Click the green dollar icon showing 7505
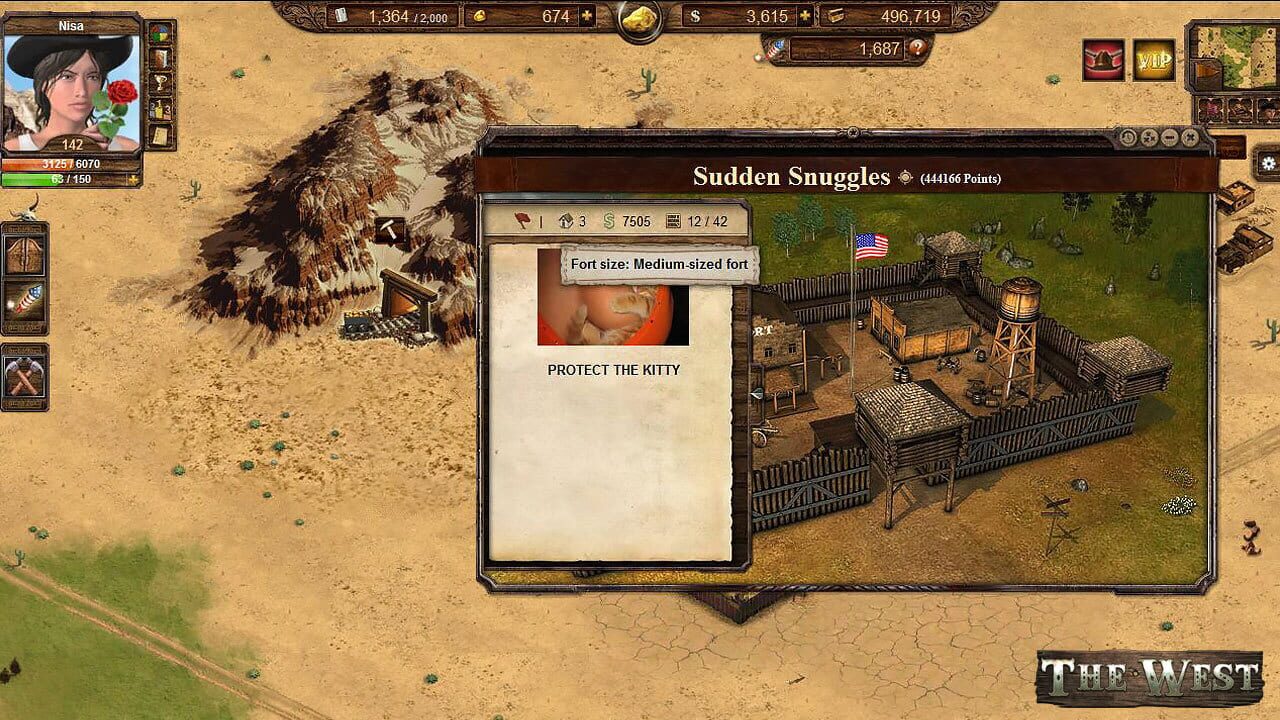This screenshot has height=720, width=1280. (x=609, y=221)
